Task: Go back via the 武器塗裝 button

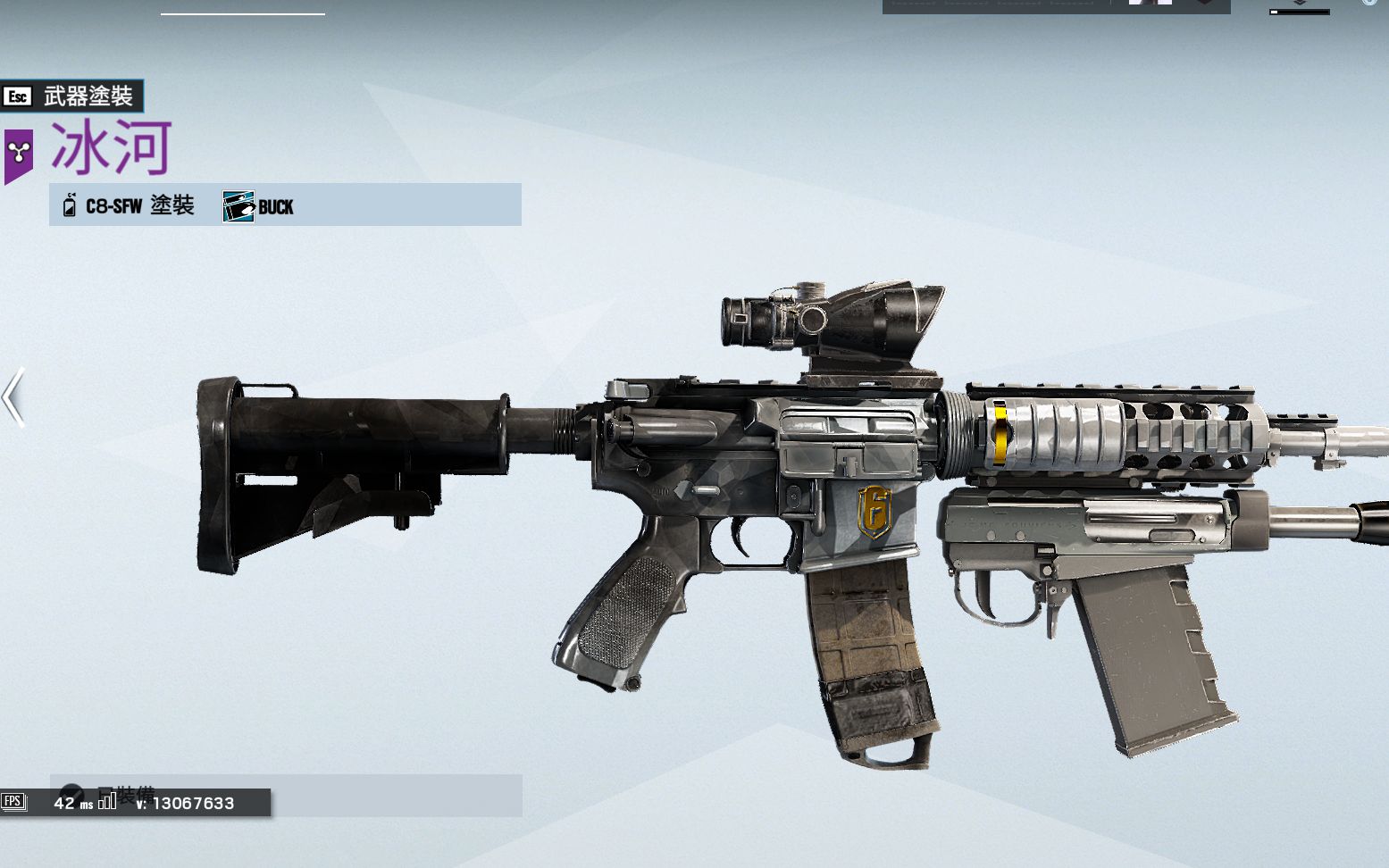Action: click(71, 96)
